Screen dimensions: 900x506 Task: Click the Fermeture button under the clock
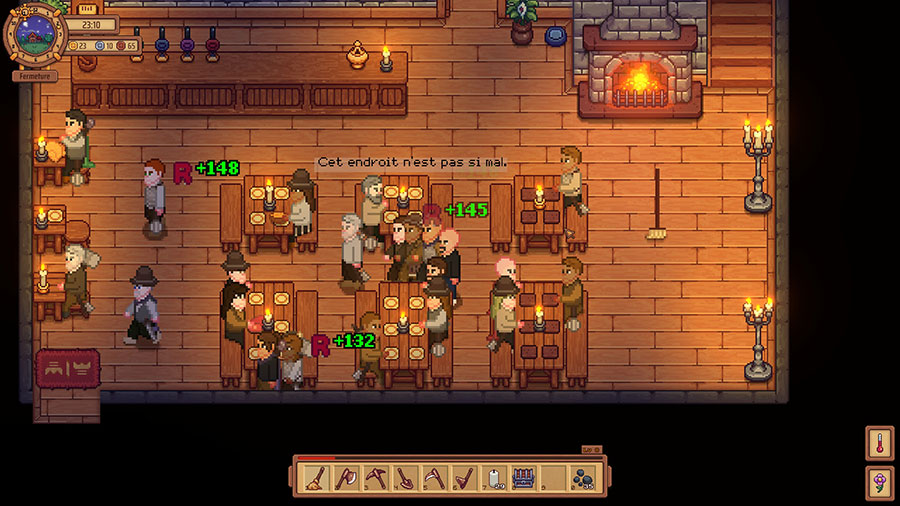(35, 76)
